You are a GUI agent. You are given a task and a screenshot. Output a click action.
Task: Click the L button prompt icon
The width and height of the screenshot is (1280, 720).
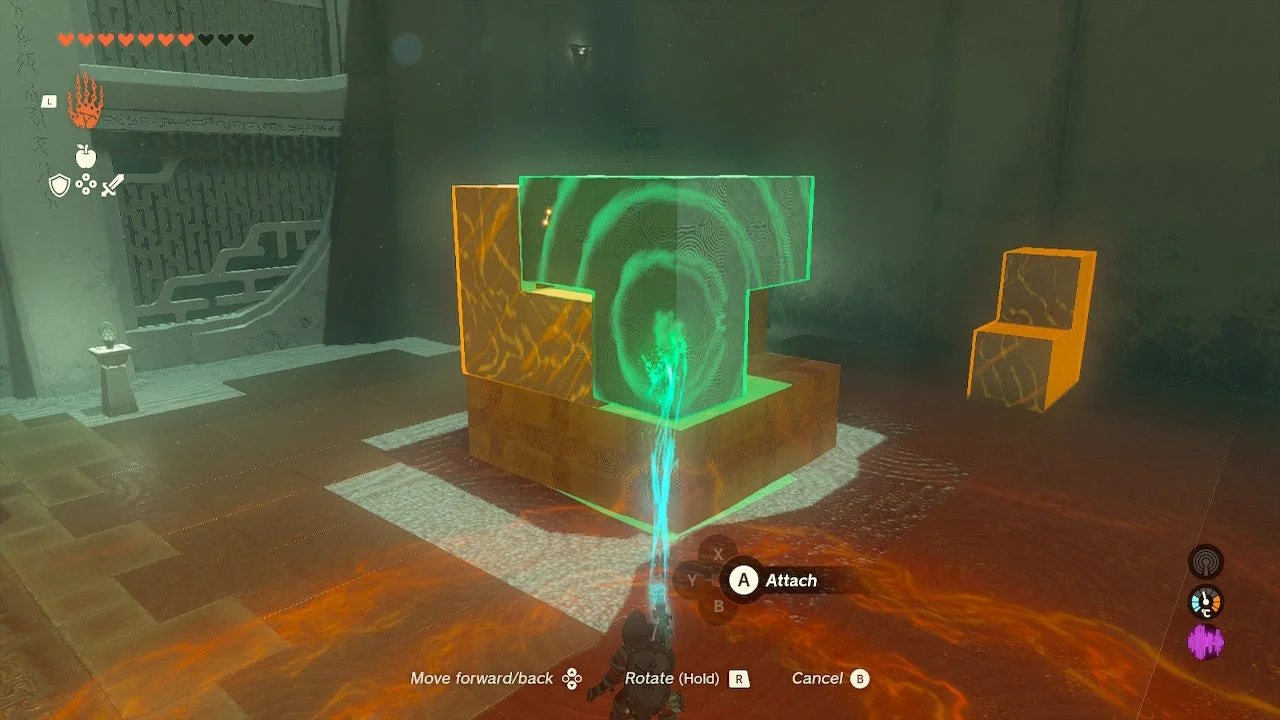pos(49,101)
